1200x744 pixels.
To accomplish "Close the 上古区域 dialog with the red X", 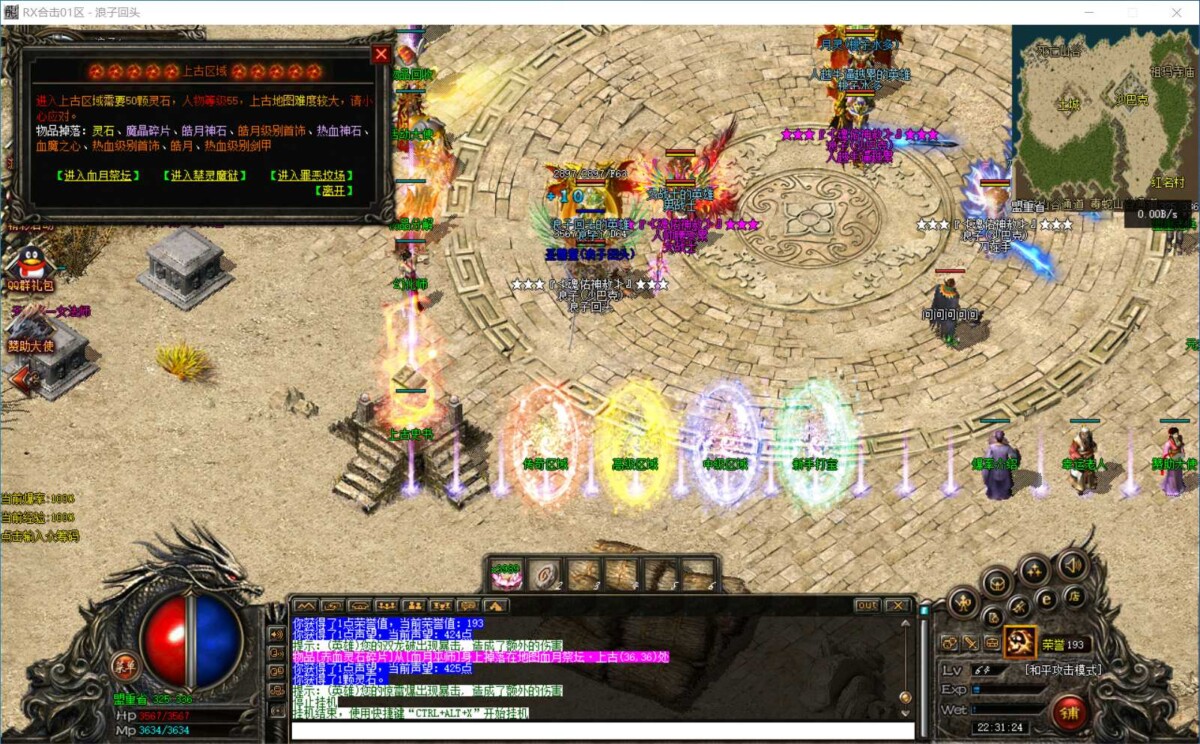I will tap(380, 55).
